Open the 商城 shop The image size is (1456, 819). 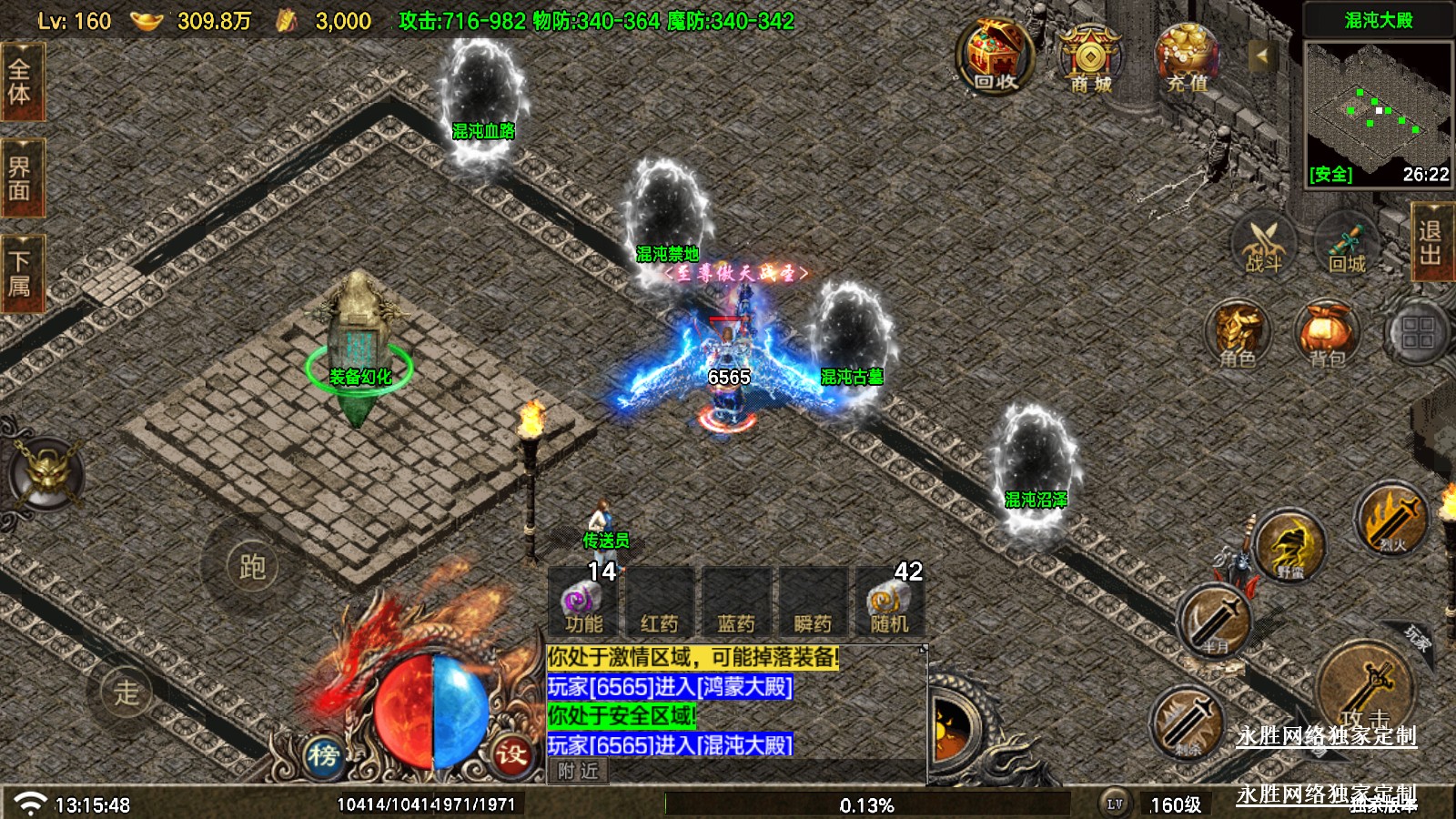pos(1090,60)
